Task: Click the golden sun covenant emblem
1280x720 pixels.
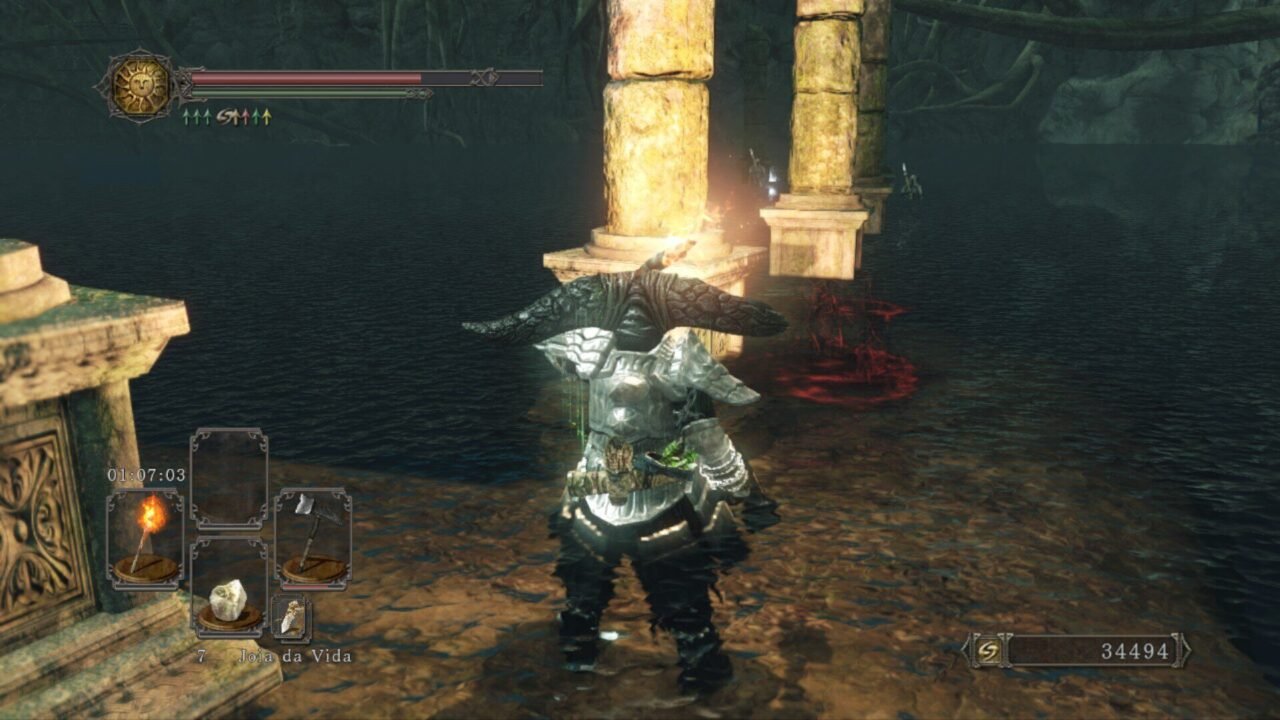Action: point(139,87)
